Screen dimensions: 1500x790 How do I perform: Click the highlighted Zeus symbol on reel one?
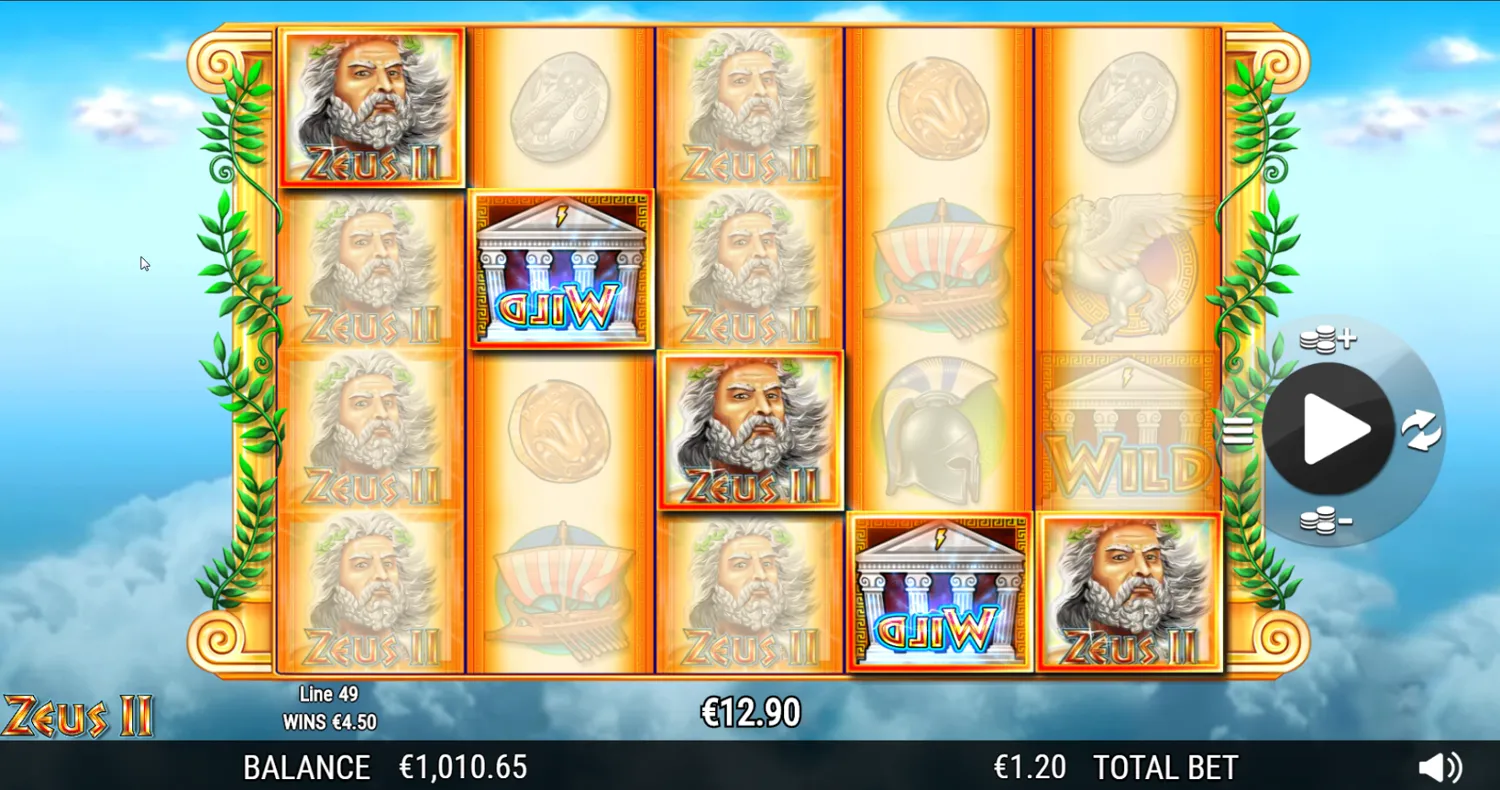(x=371, y=107)
